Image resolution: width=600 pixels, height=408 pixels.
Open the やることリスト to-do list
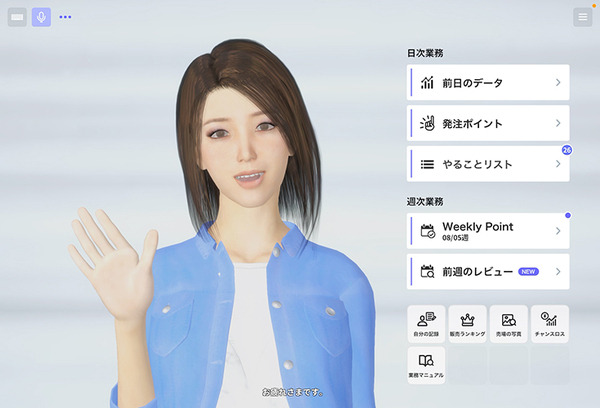(x=488, y=164)
